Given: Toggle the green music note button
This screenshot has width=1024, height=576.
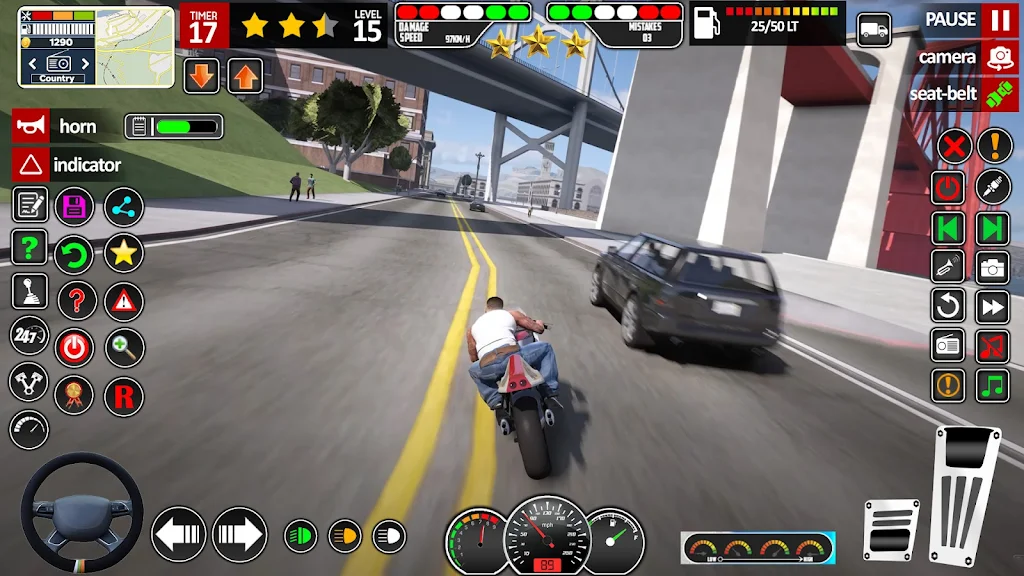Looking at the screenshot, I should [993, 385].
